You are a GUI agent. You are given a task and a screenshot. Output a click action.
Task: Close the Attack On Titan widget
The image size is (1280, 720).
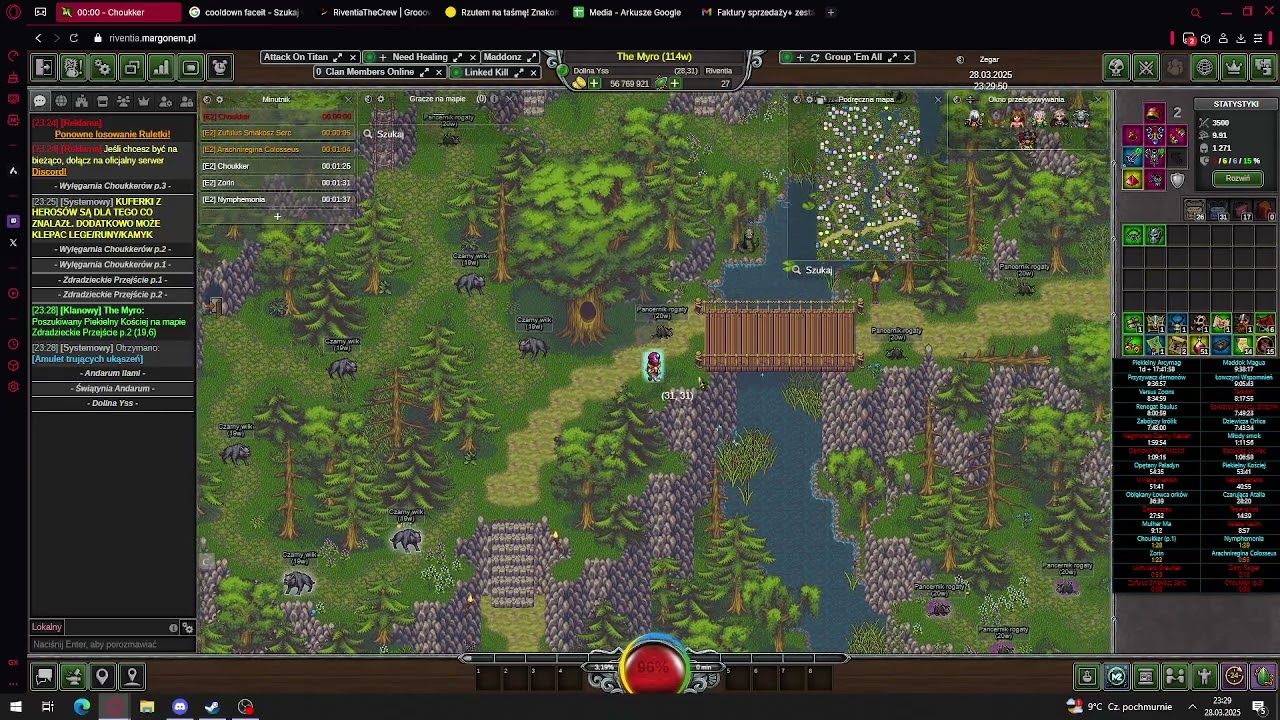coord(353,57)
